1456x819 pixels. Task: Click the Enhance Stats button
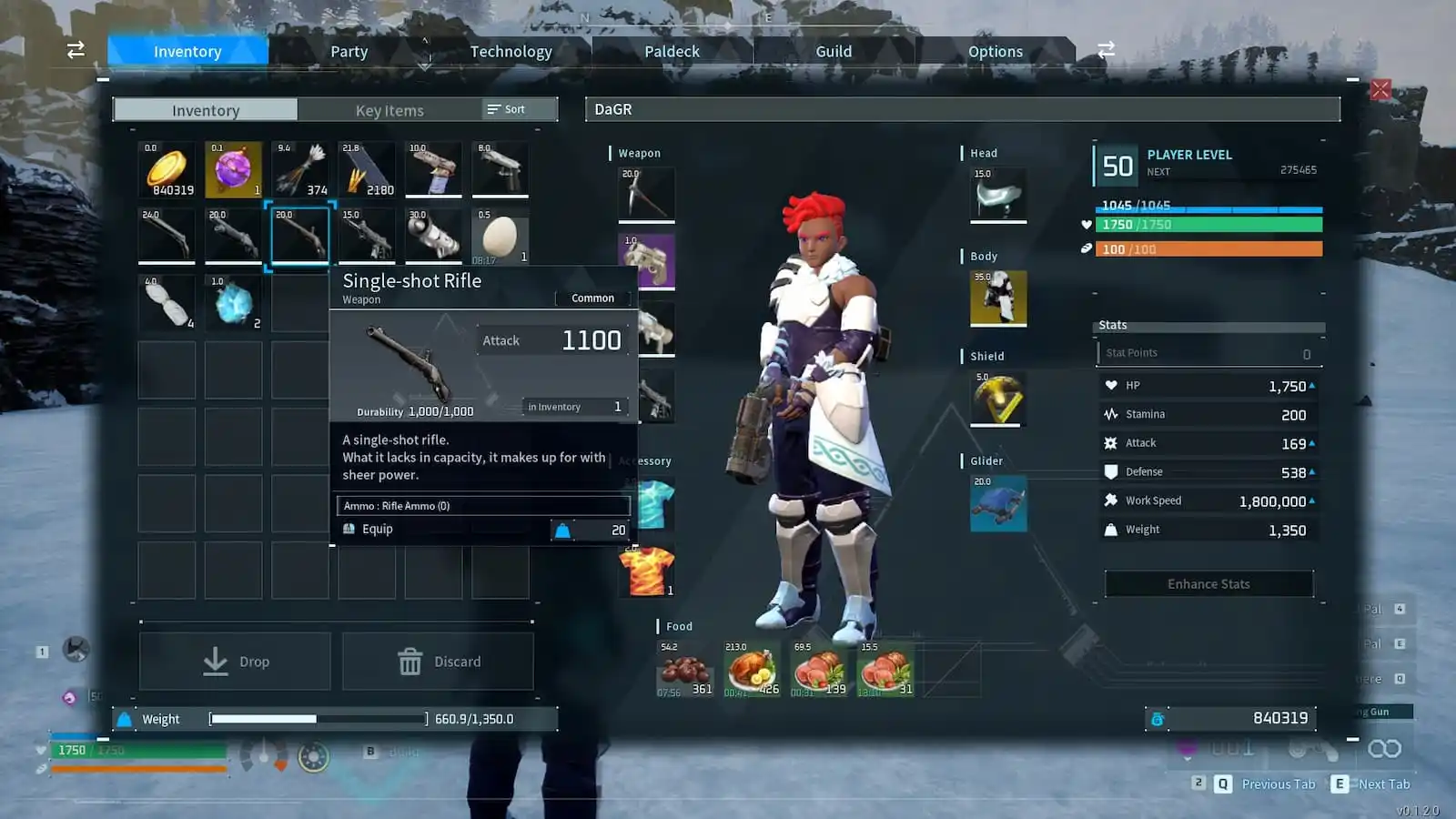[x=1208, y=583]
